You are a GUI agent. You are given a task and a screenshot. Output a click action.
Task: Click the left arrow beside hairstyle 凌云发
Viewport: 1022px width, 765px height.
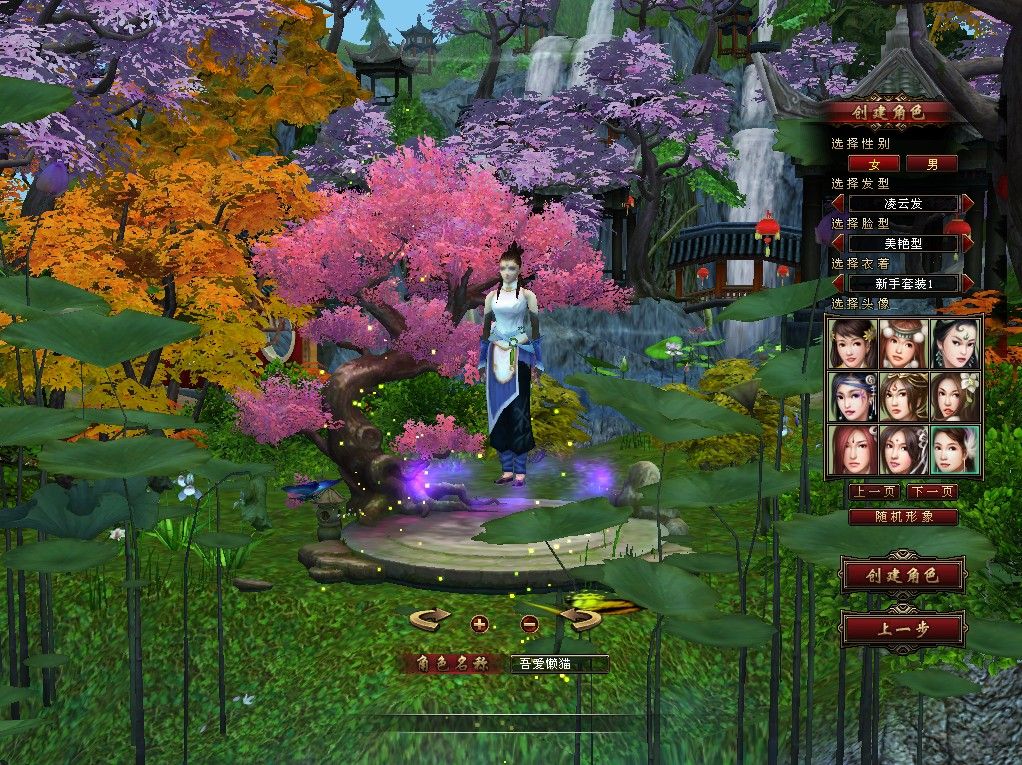point(838,203)
